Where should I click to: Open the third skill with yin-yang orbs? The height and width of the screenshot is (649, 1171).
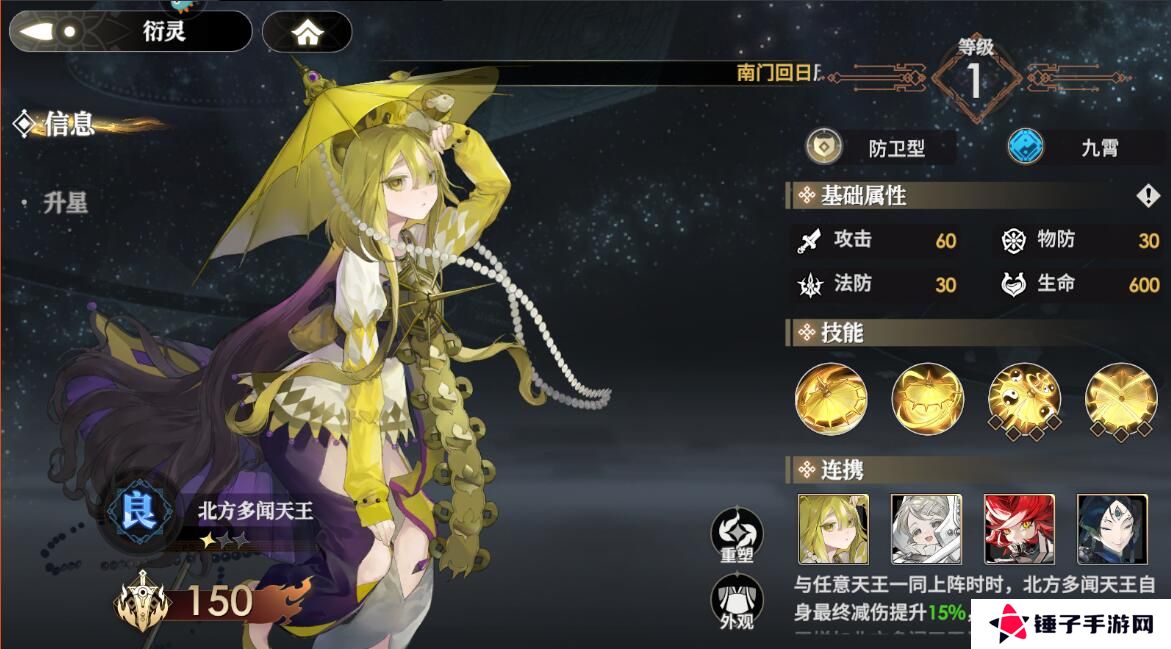point(1024,399)
